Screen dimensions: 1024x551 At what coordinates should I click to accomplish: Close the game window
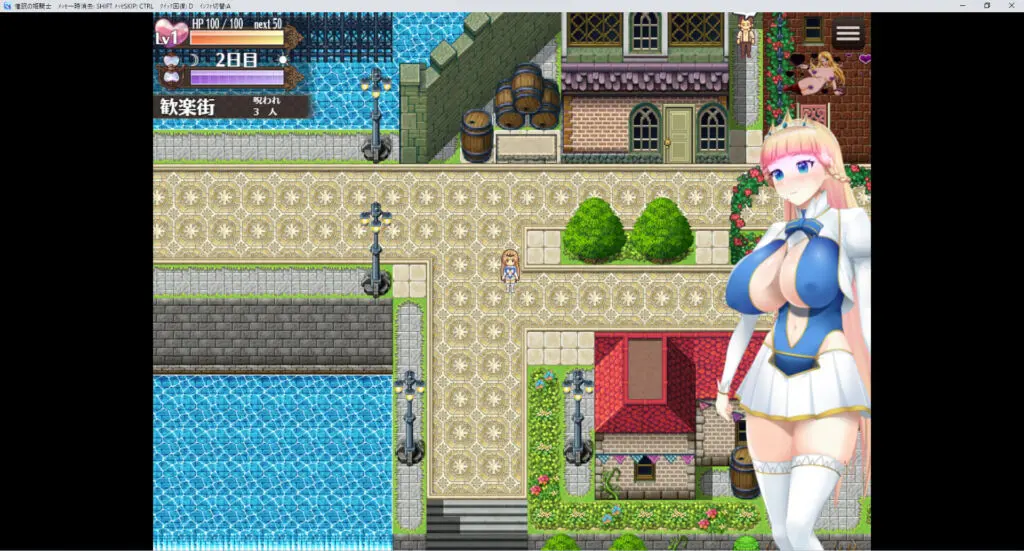[x=1012, y=6]
